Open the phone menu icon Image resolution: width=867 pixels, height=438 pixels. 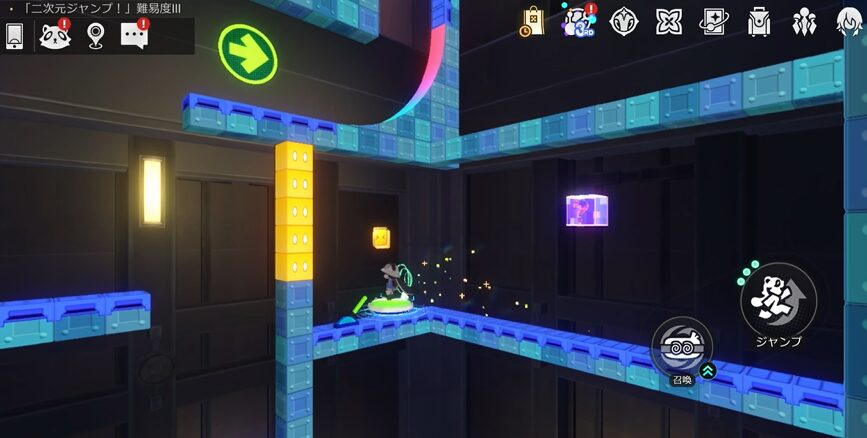14,36
